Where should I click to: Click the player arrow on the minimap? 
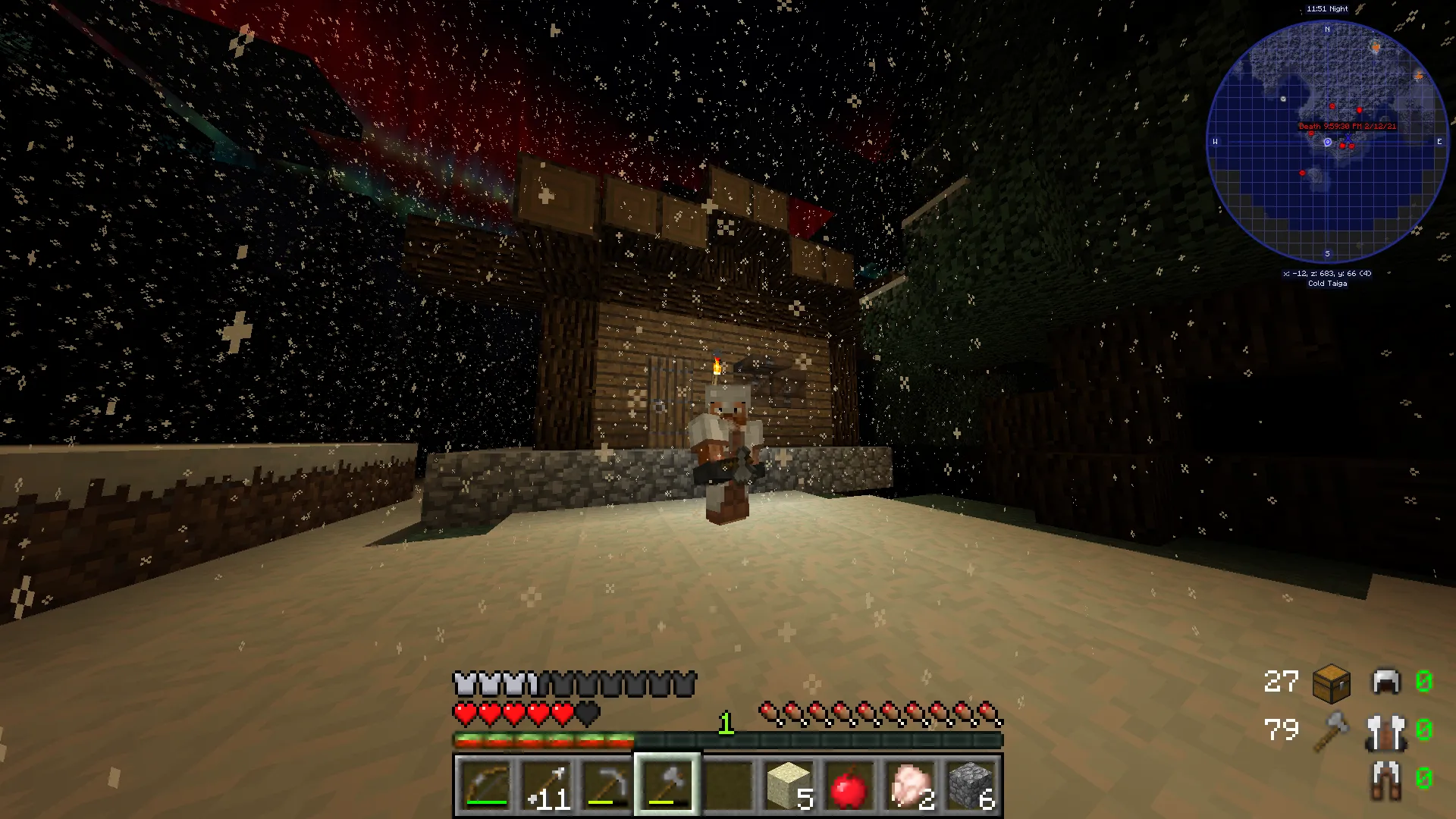point(1328,141)
